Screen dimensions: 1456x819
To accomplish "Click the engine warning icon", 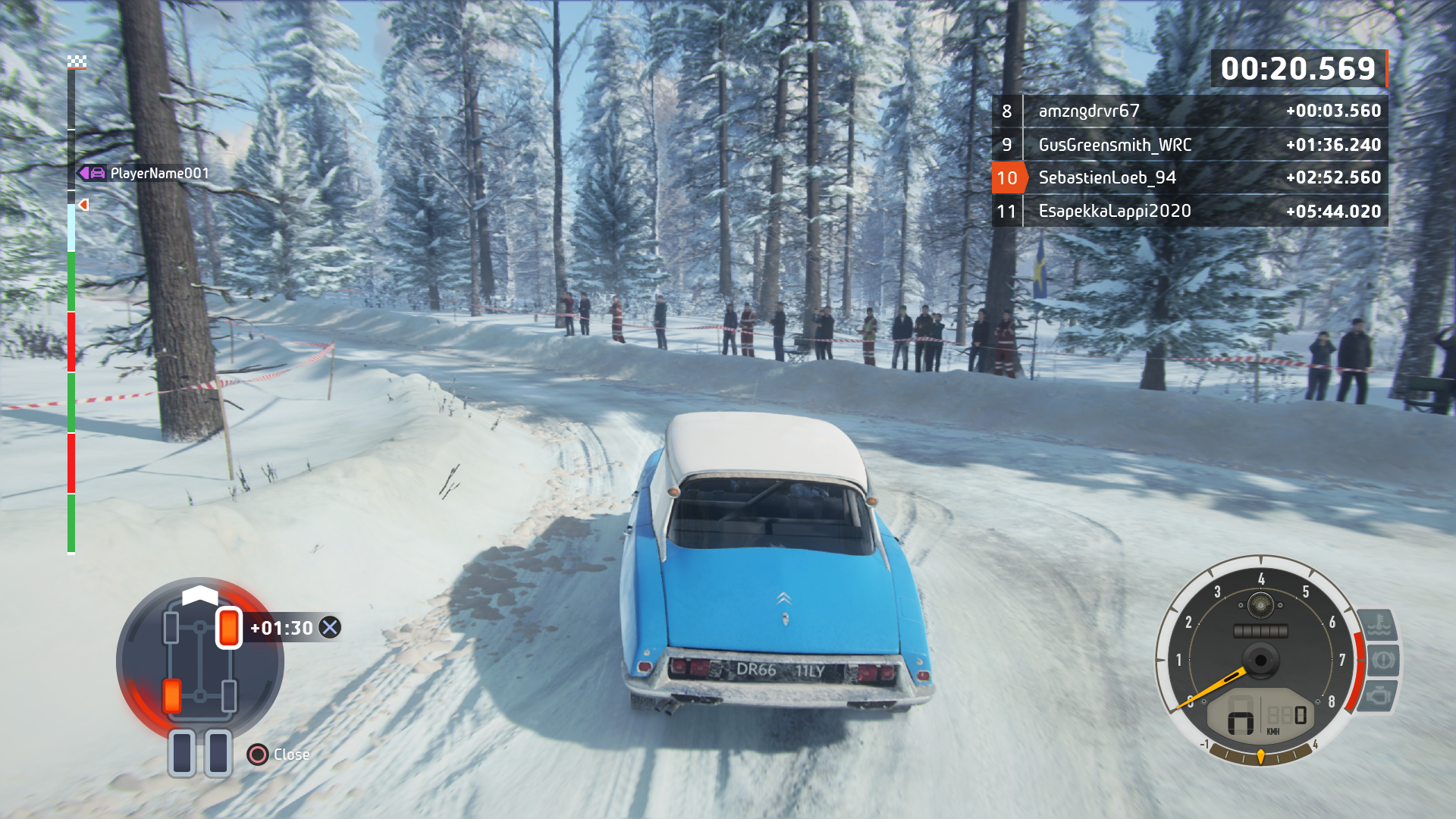I will [1379, 695].
